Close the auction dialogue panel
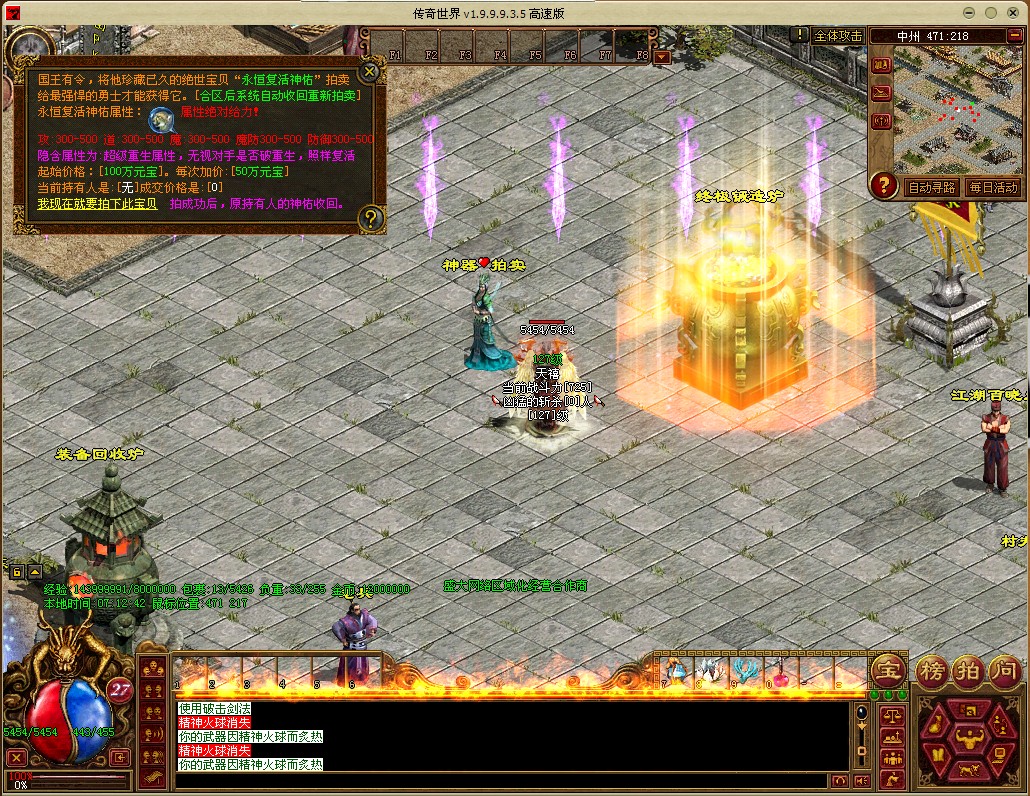The image size is (1030, 796). click(x=370, y=72)
